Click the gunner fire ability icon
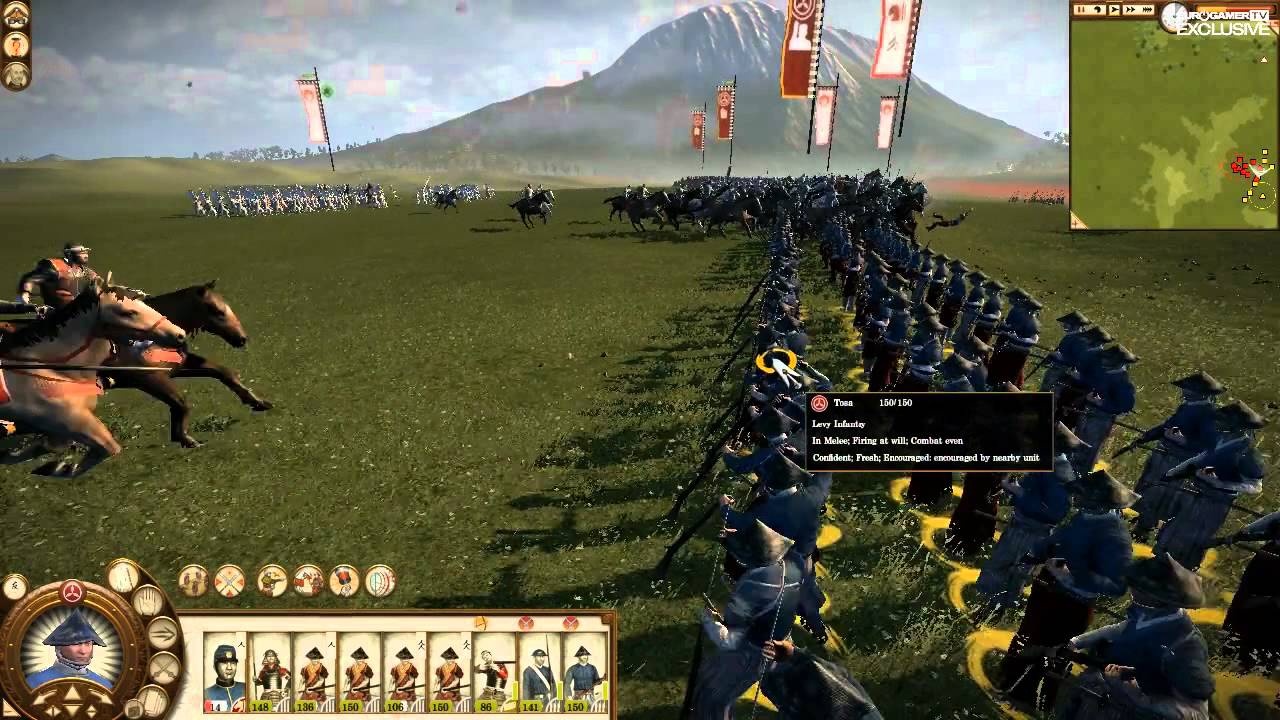1280x720 pixels. pos(270,581)
